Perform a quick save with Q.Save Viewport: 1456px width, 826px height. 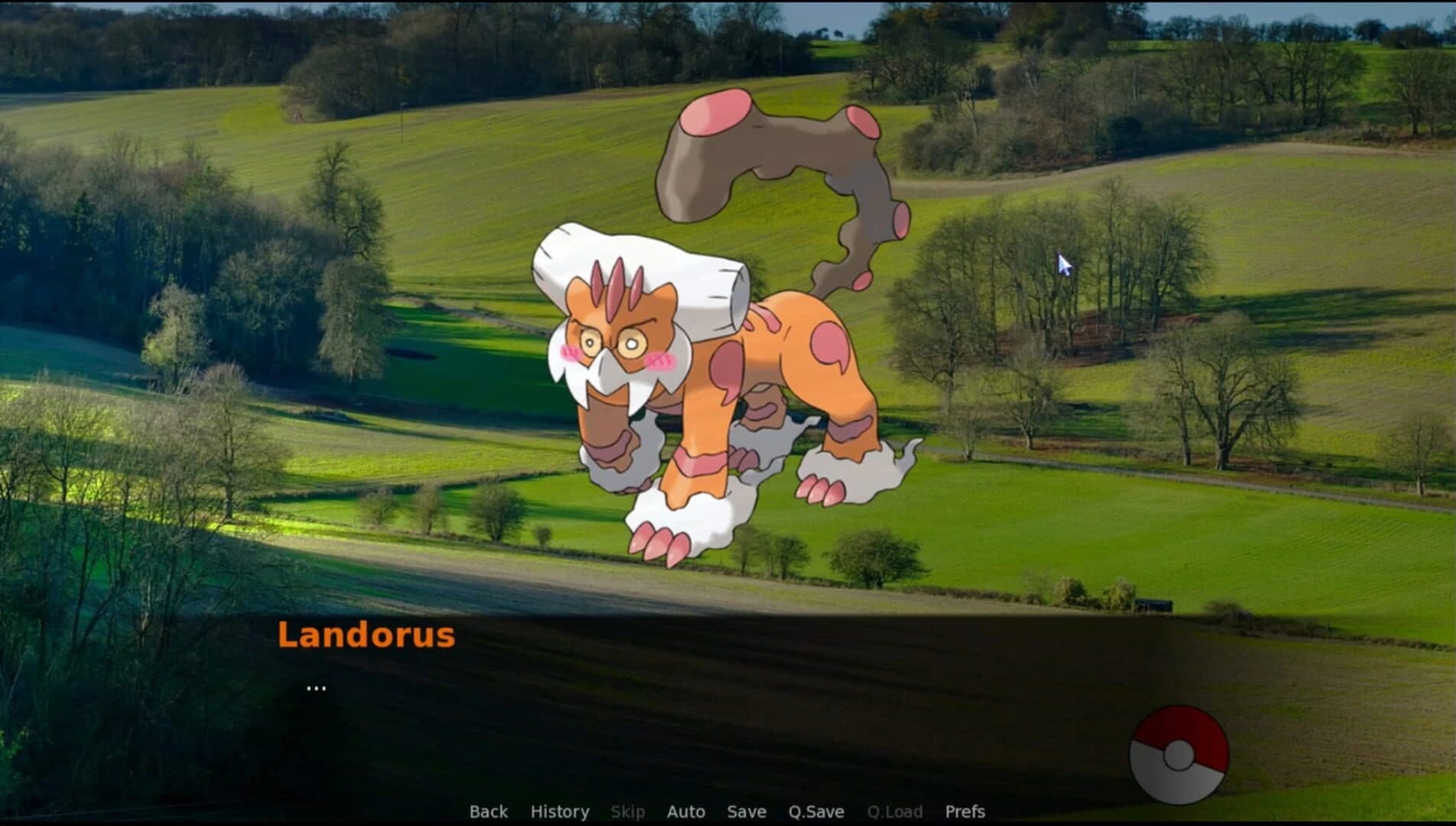(x=816, y=812)
